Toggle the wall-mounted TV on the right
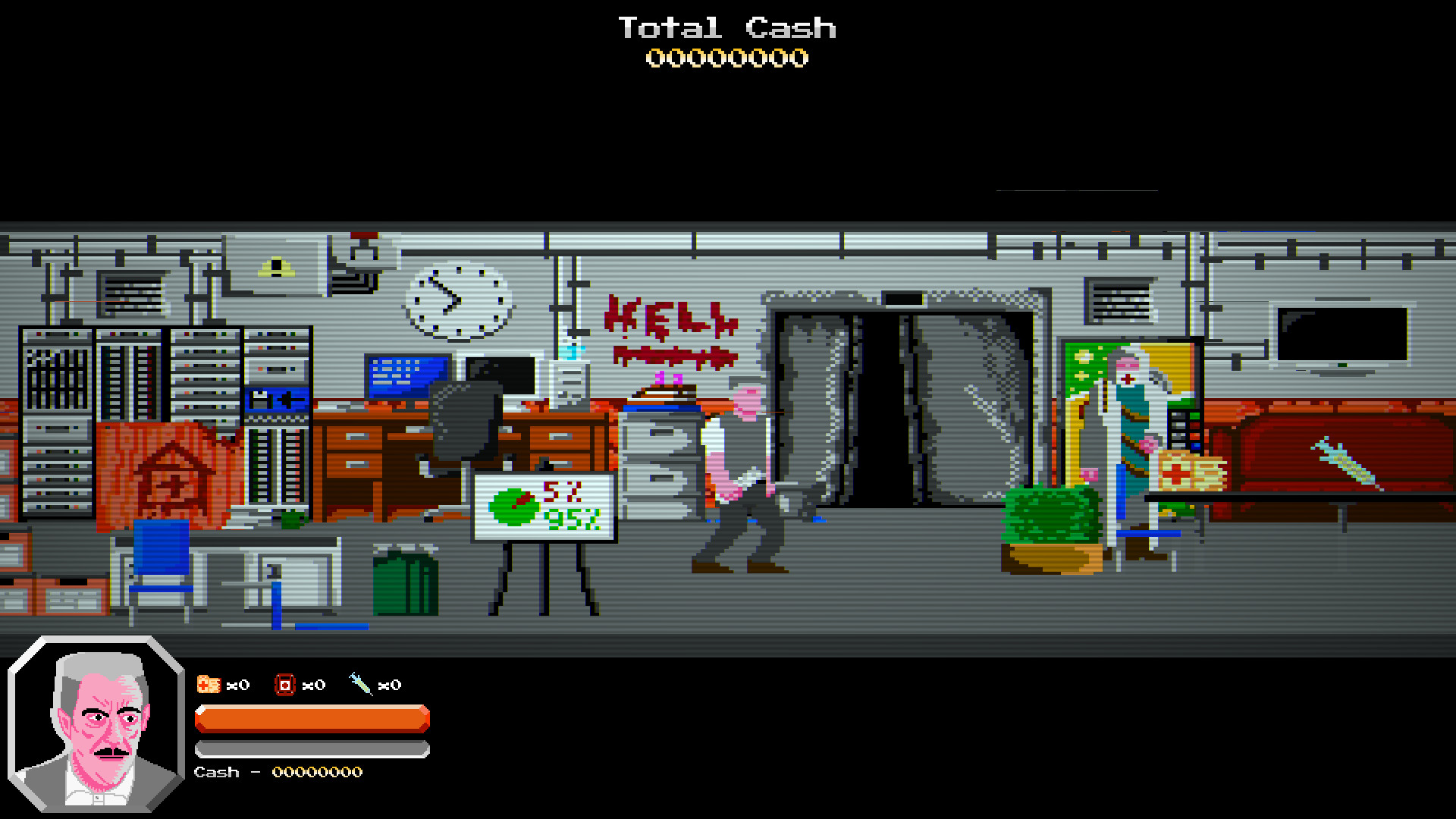Image resolution: width=1456 pixels, height=819 pixels. tap(1344, 334)
